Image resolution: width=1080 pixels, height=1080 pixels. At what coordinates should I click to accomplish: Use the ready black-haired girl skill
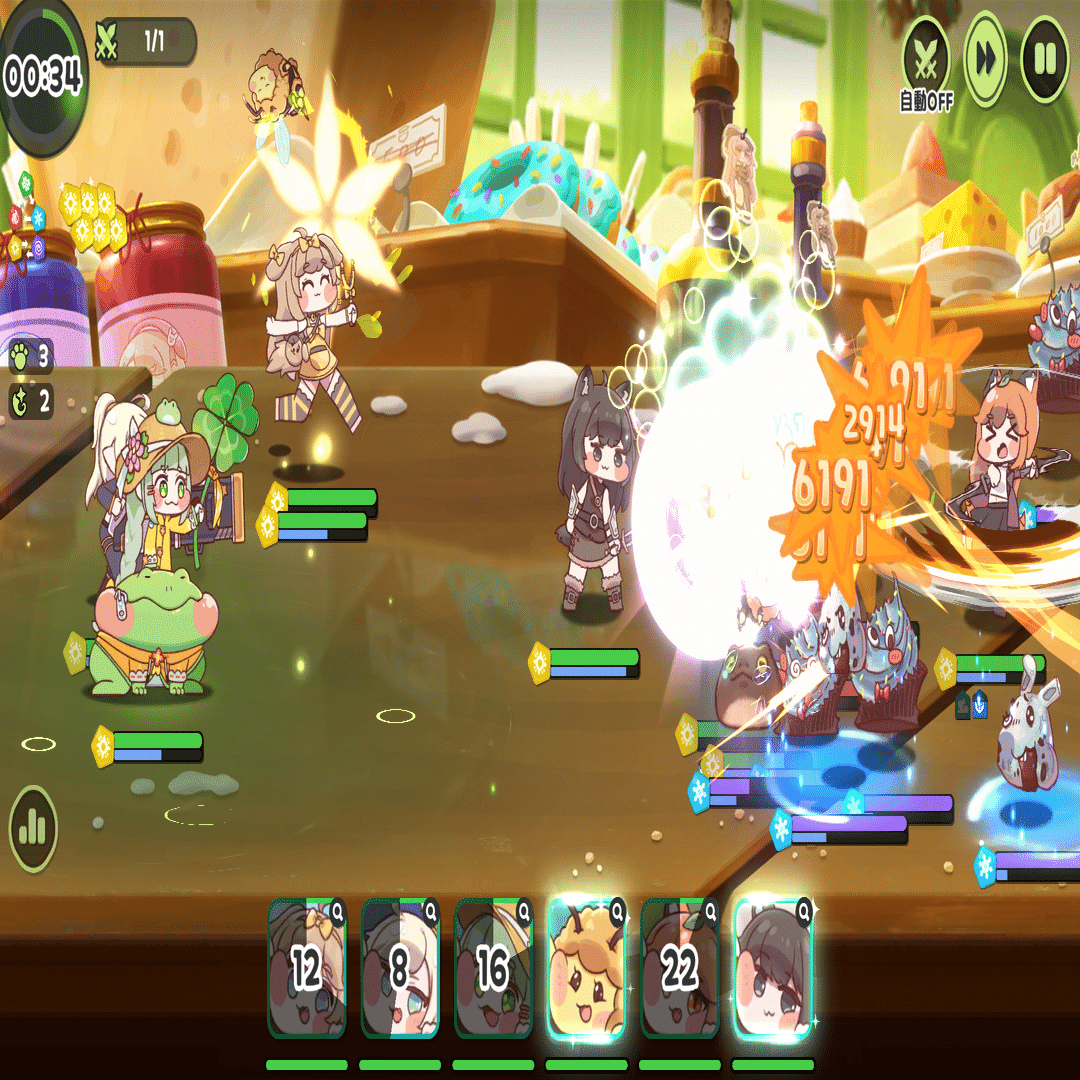[773, 968]
